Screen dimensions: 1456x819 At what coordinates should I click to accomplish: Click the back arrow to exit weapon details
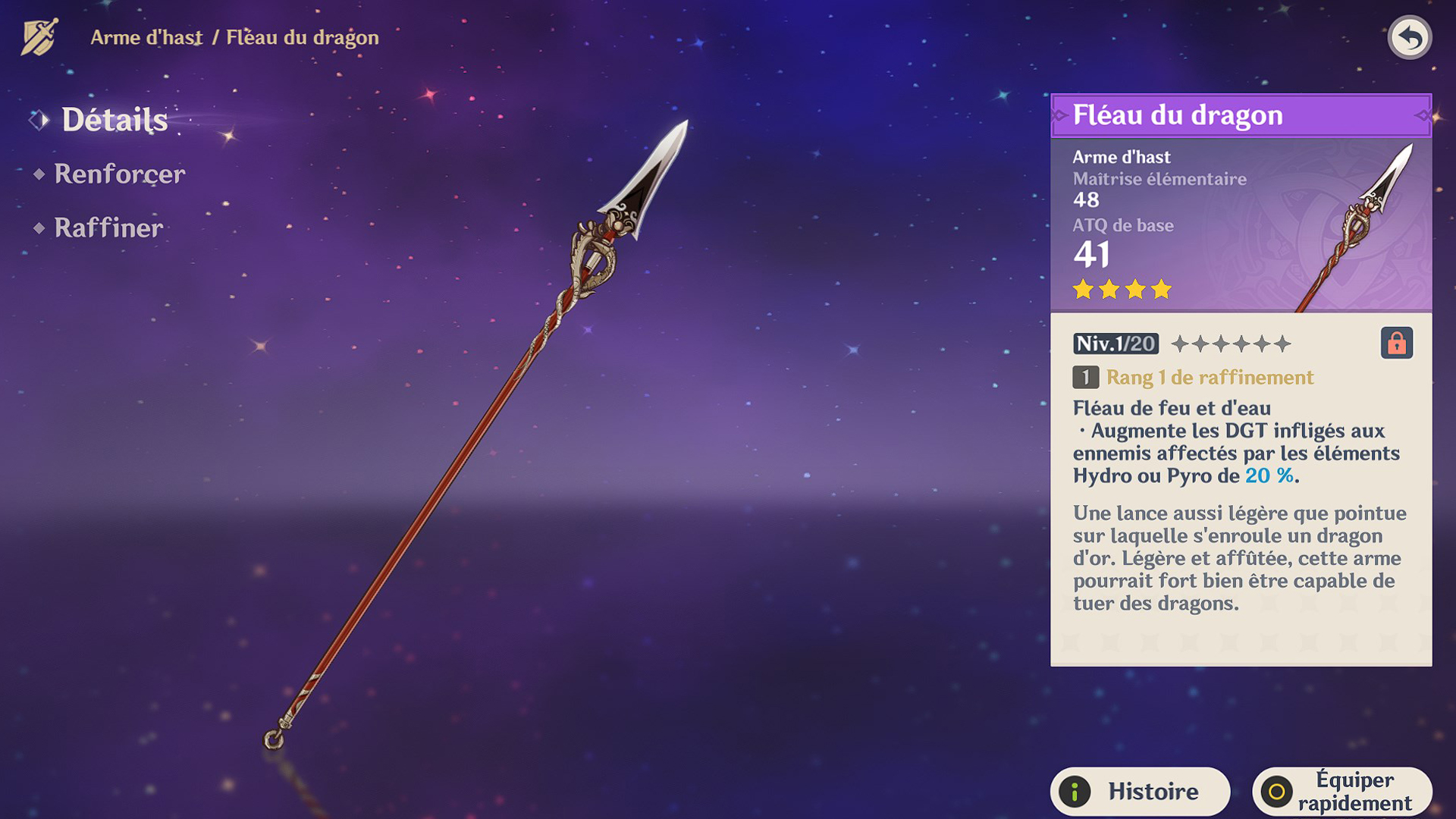1409,36
